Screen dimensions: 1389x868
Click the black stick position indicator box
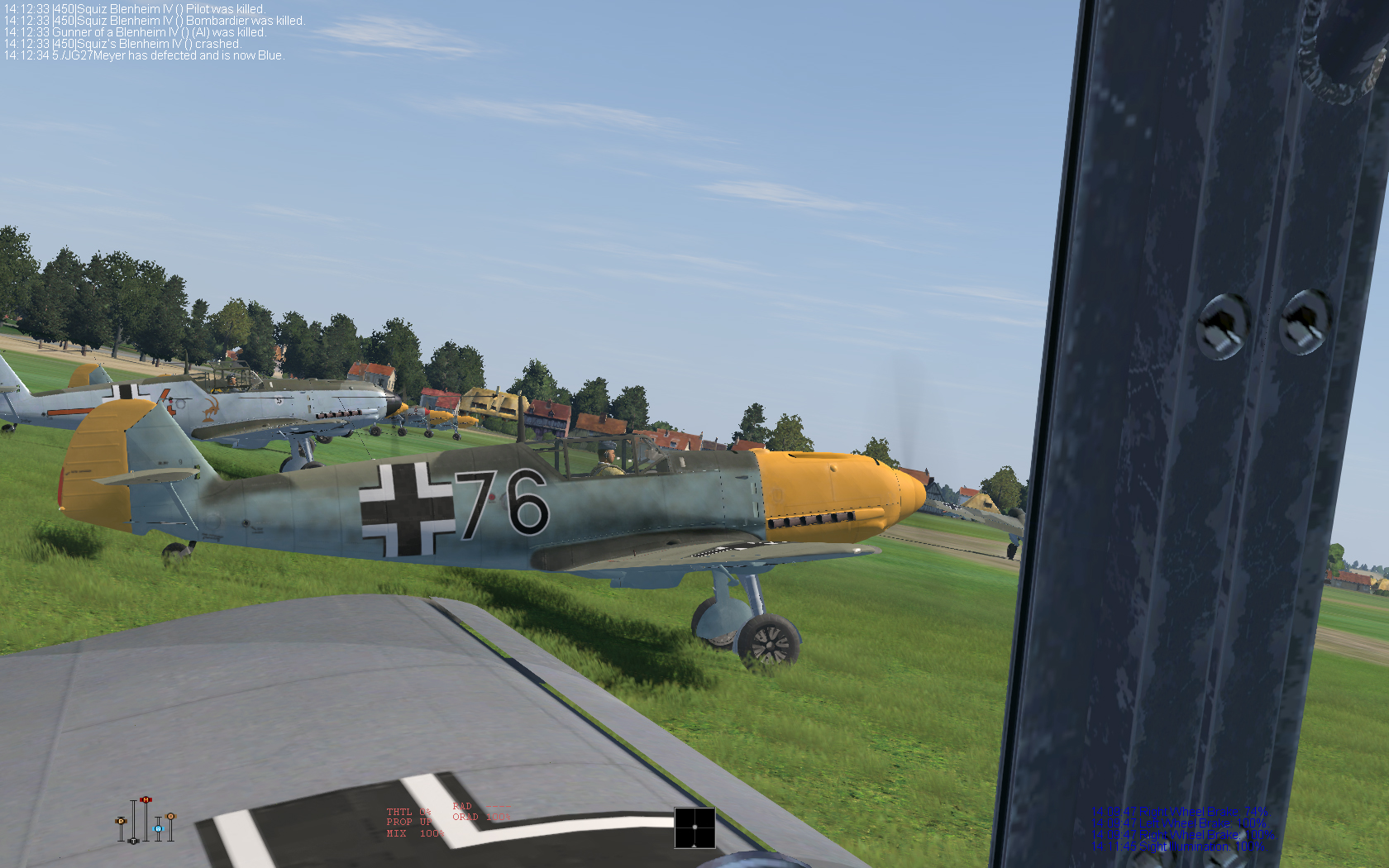click(694, 827)
